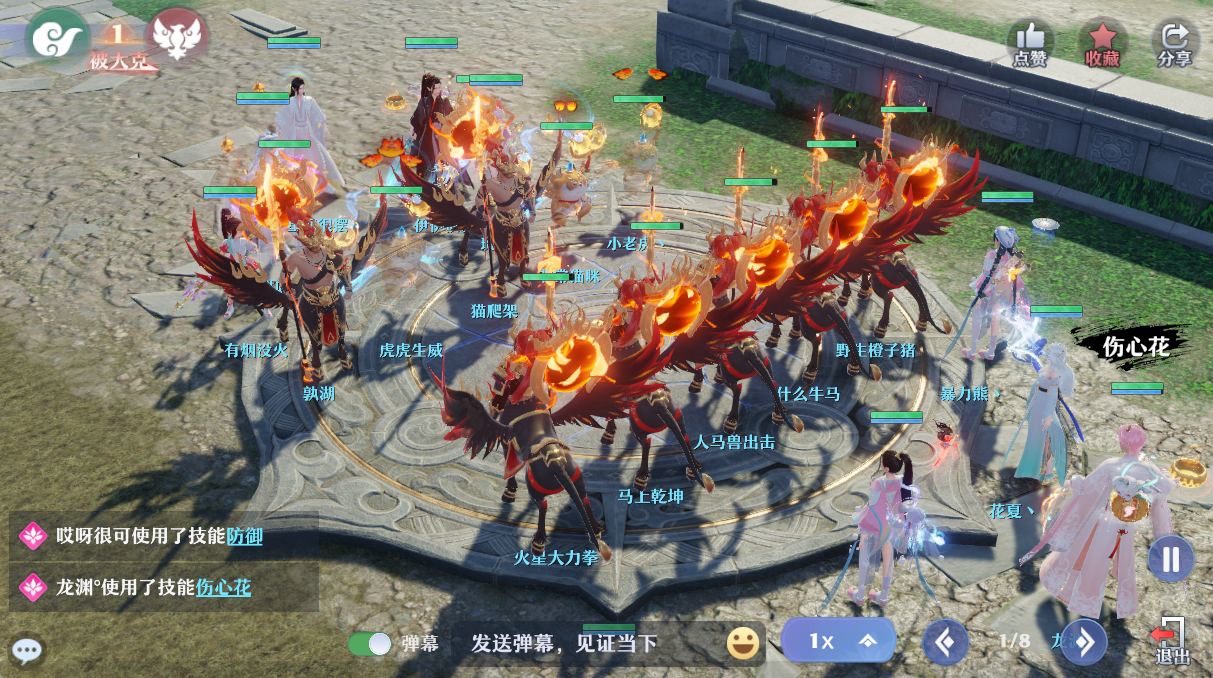1213x678 pixels.
Task: Go to the previous round with left arrow
Action: (945, 642)
